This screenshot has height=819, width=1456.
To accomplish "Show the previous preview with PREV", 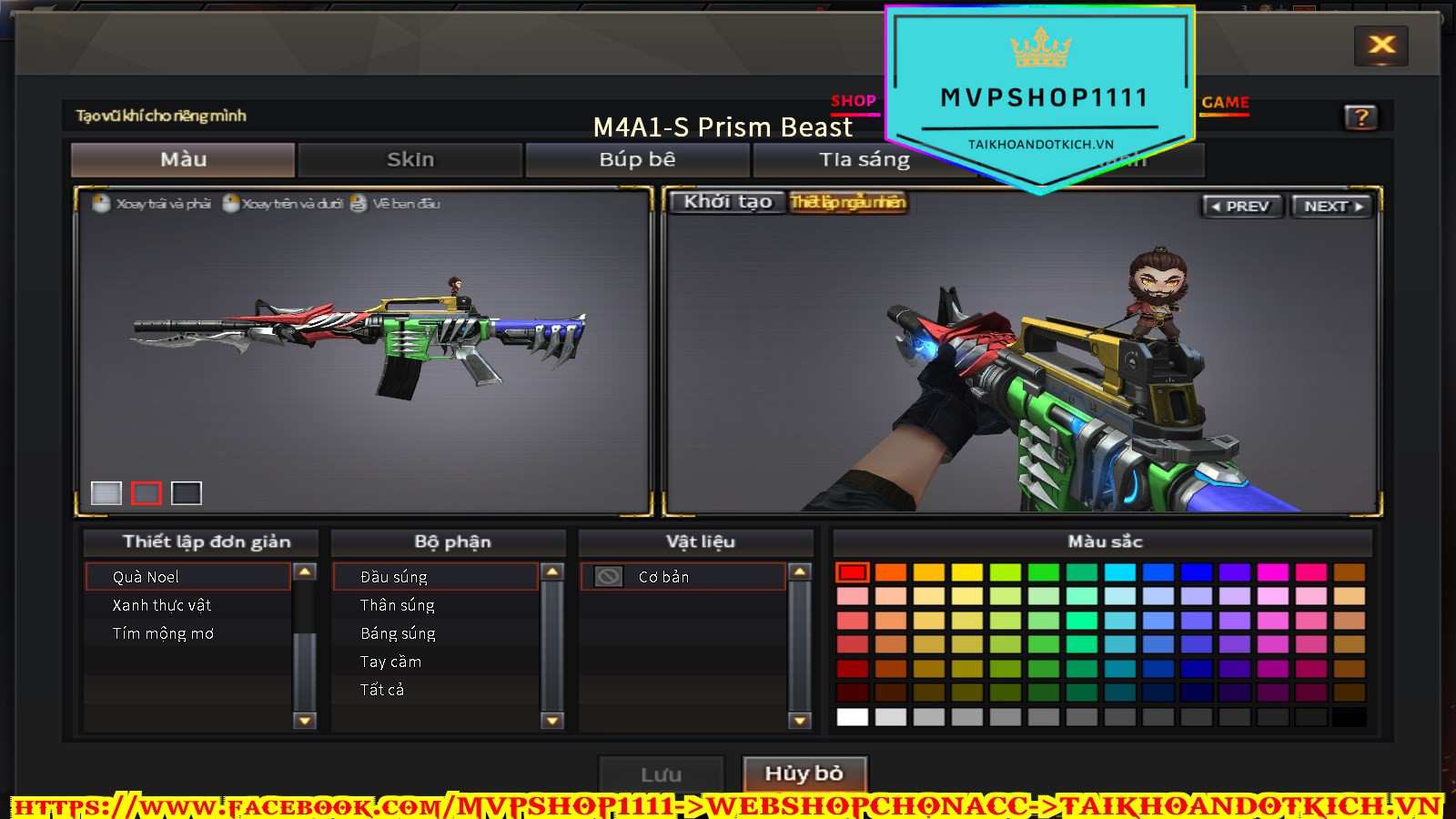I will pyautogui.click(x=1241, y=207).
